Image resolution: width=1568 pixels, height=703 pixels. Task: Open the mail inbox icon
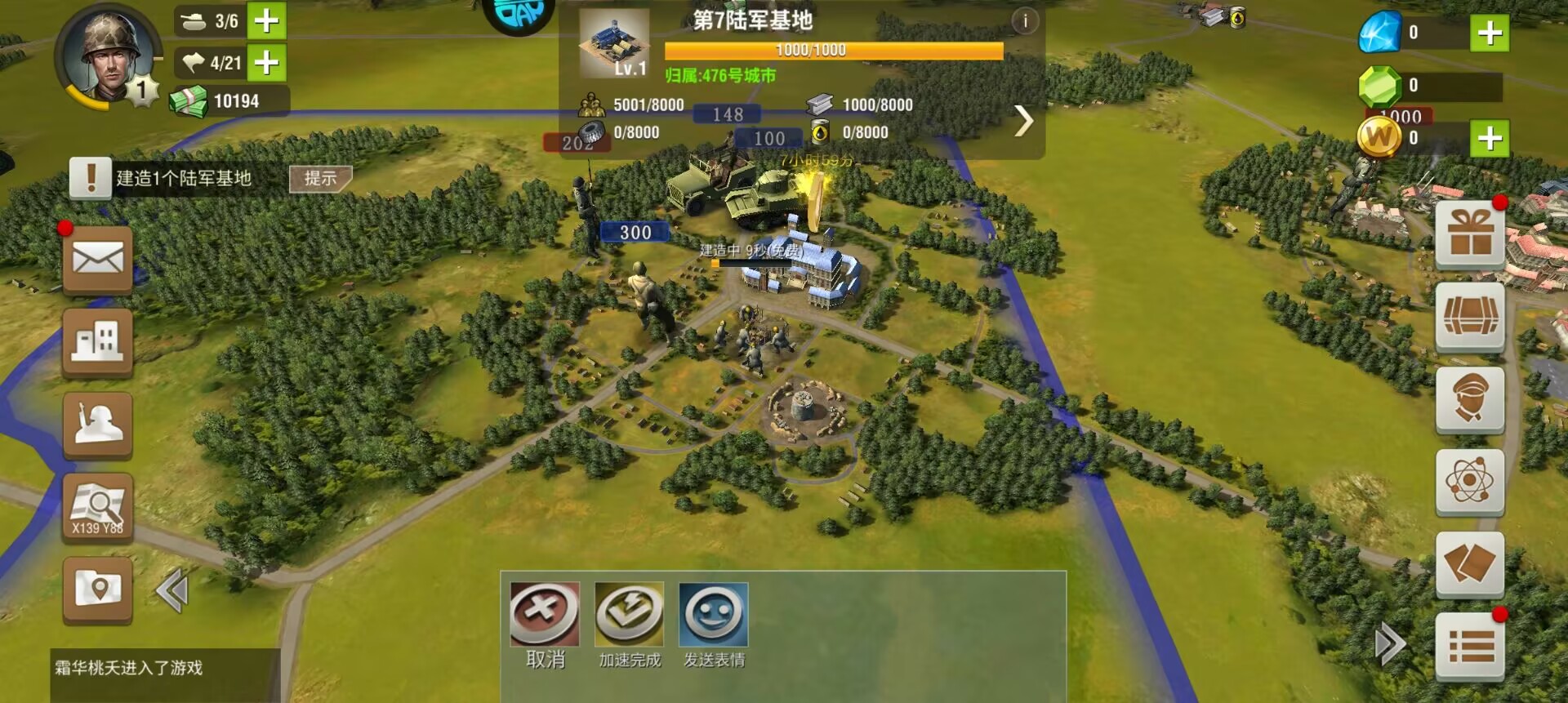(97, 258)
